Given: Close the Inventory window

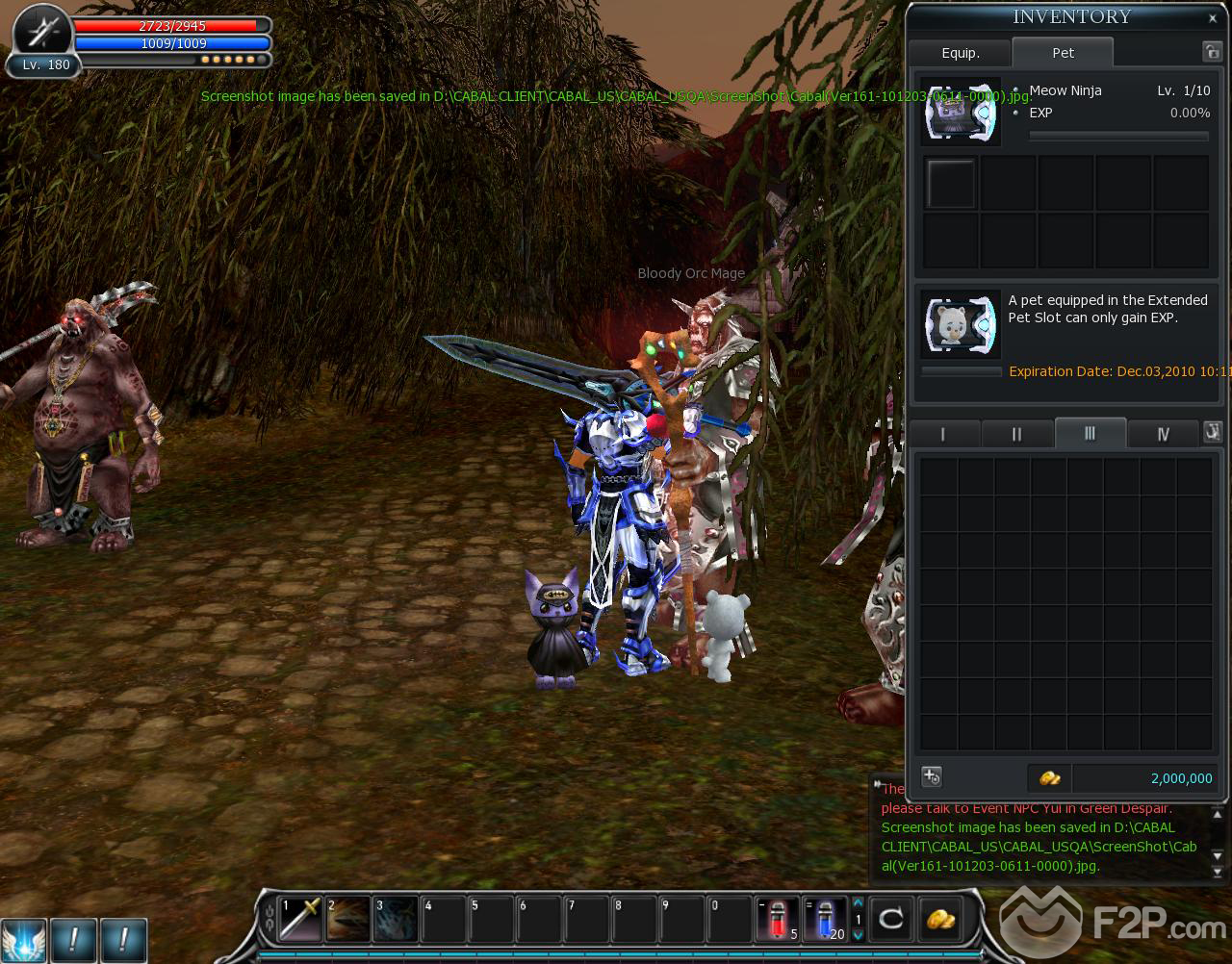Looking at the screenshot, I should coord(1212,17).
